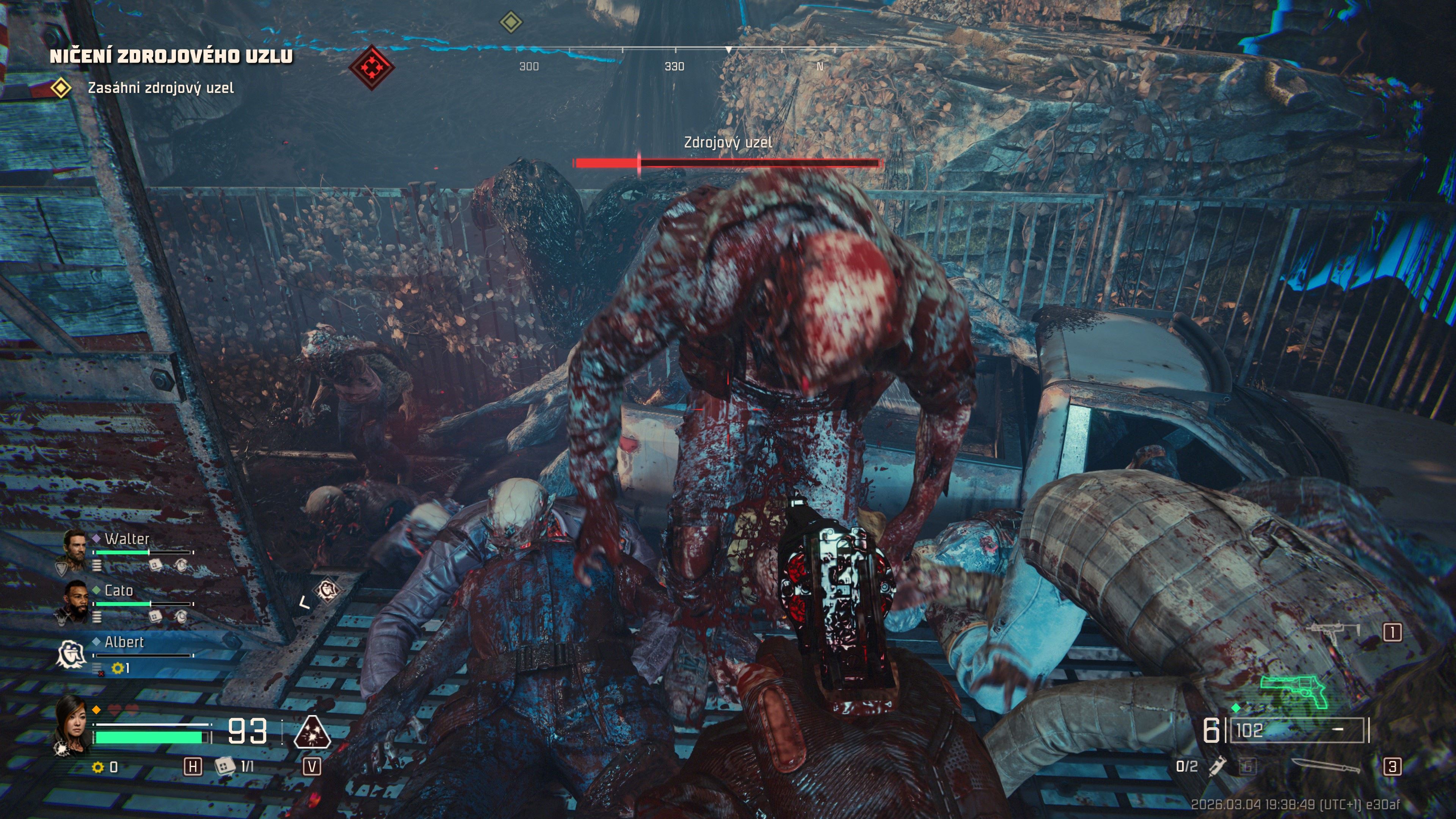Select the objective tracker "Zasáhni zdrojový uzel"
The width and height of the screenshot is (1456, 819).
tap(160, 88)
